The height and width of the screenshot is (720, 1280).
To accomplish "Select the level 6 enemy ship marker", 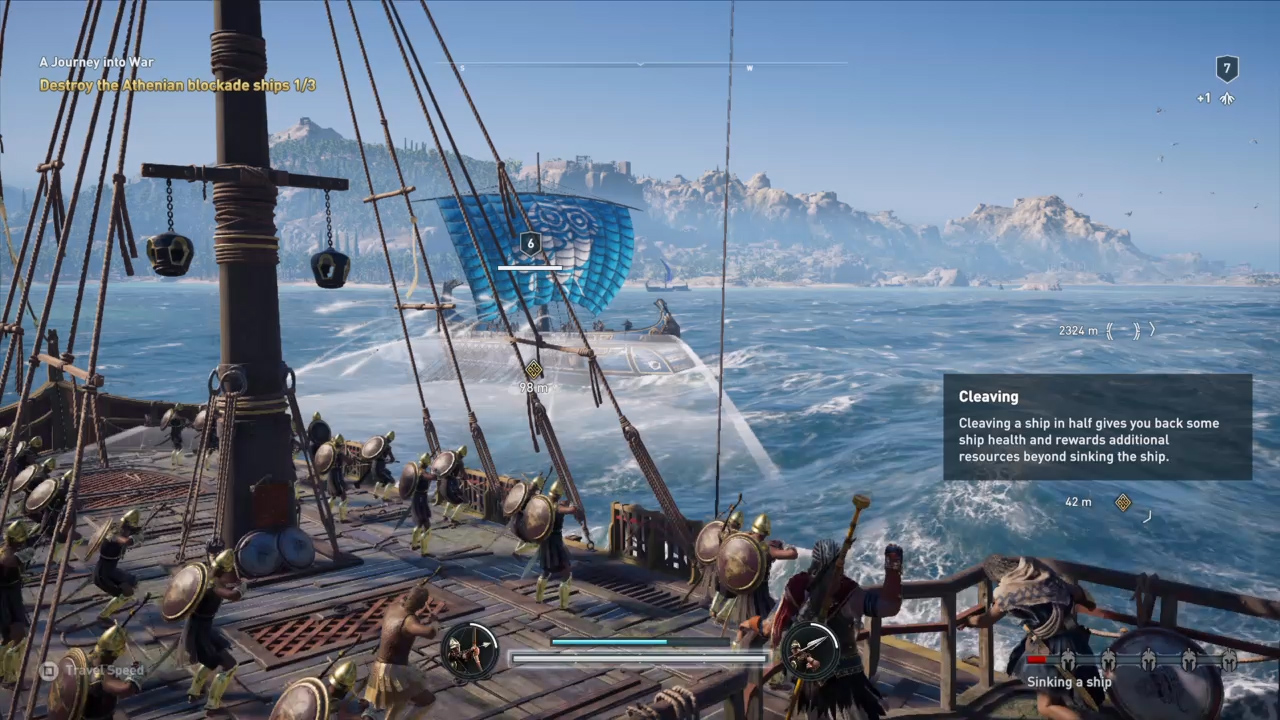I will pyautogui.click(x=531, y=243).
